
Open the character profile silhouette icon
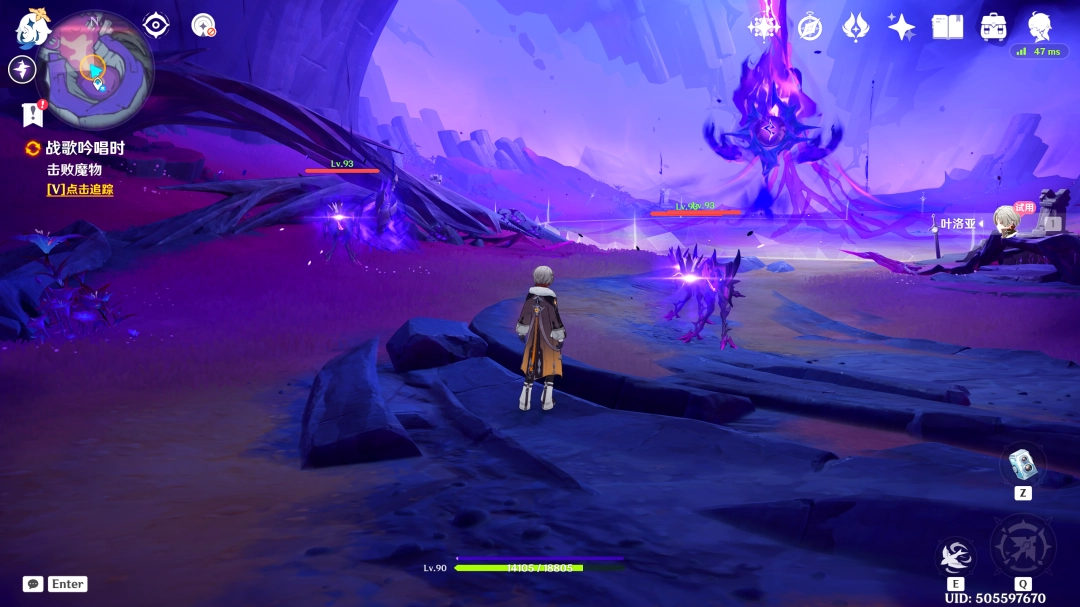point(1039,25)
